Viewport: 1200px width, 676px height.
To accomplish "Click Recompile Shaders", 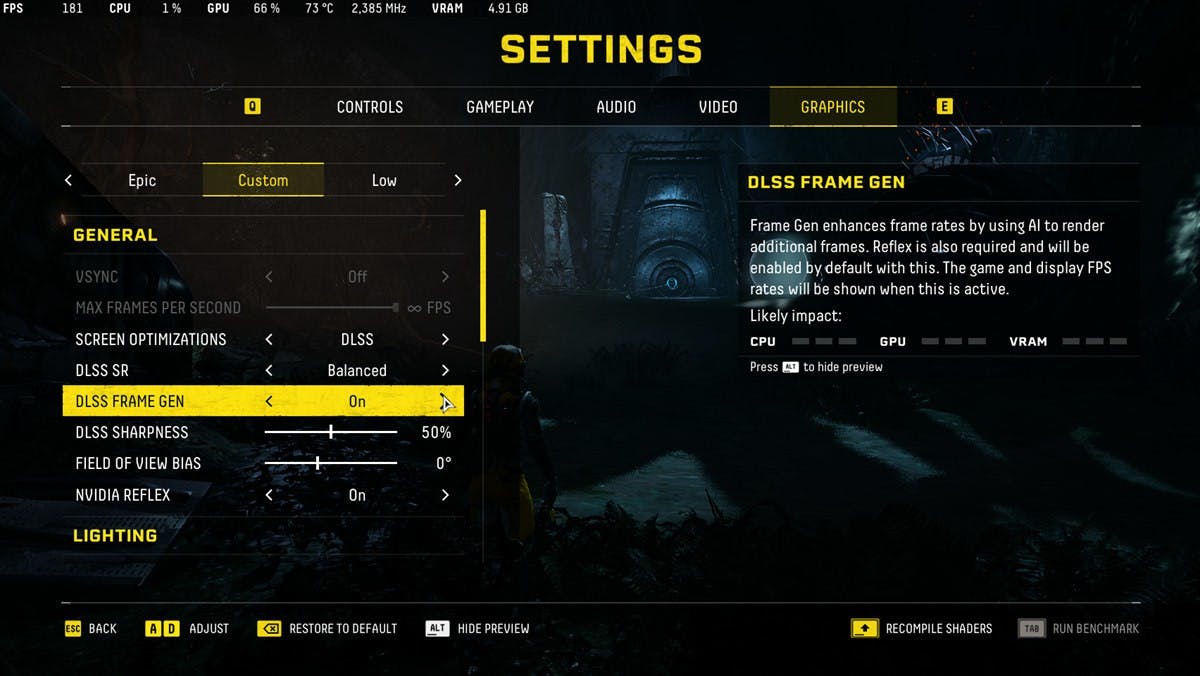I will point(922,628).
